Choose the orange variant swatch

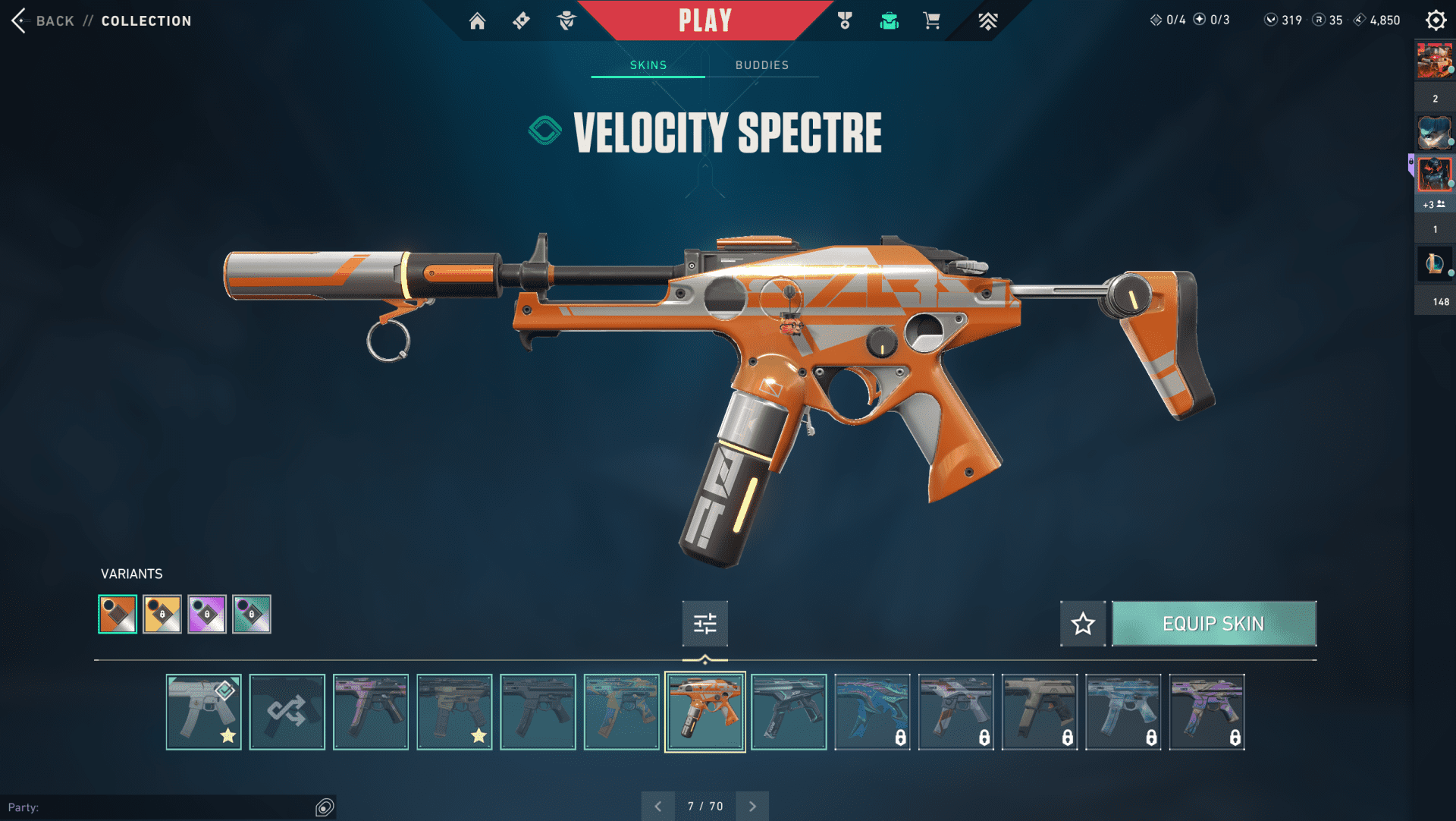tap(118, 614)
